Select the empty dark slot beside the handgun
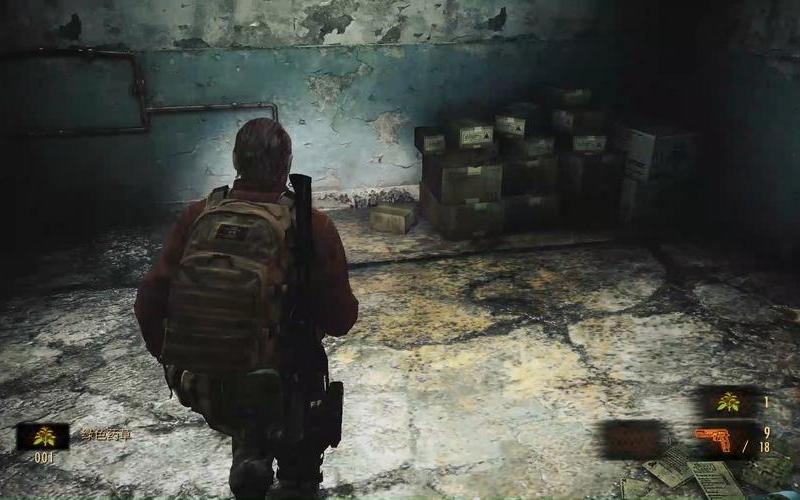800x500 pixels. click(x=633, y=439)
